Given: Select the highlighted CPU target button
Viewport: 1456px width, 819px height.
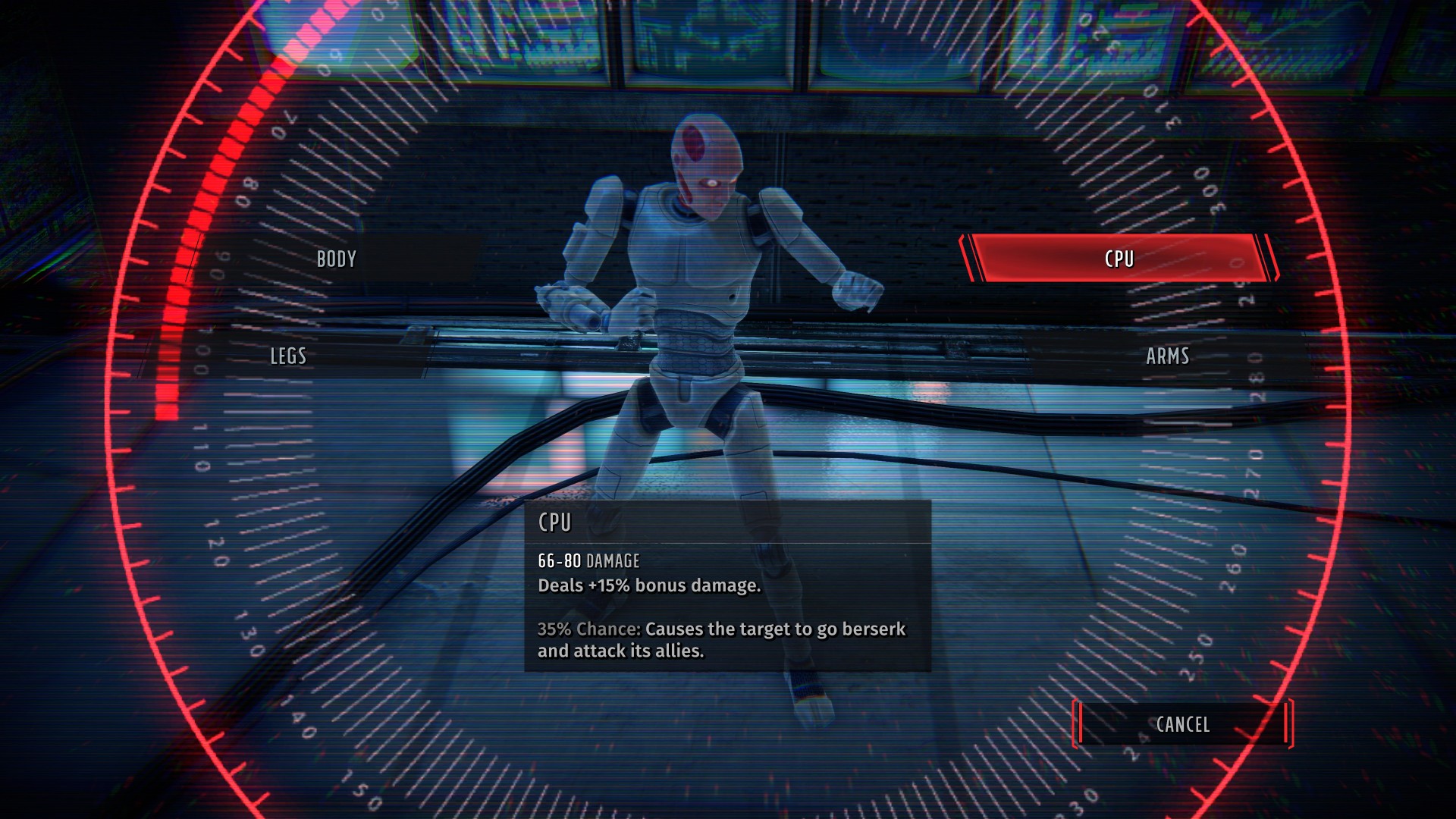Looking at the screenshot, I should tap(1119, 259).
